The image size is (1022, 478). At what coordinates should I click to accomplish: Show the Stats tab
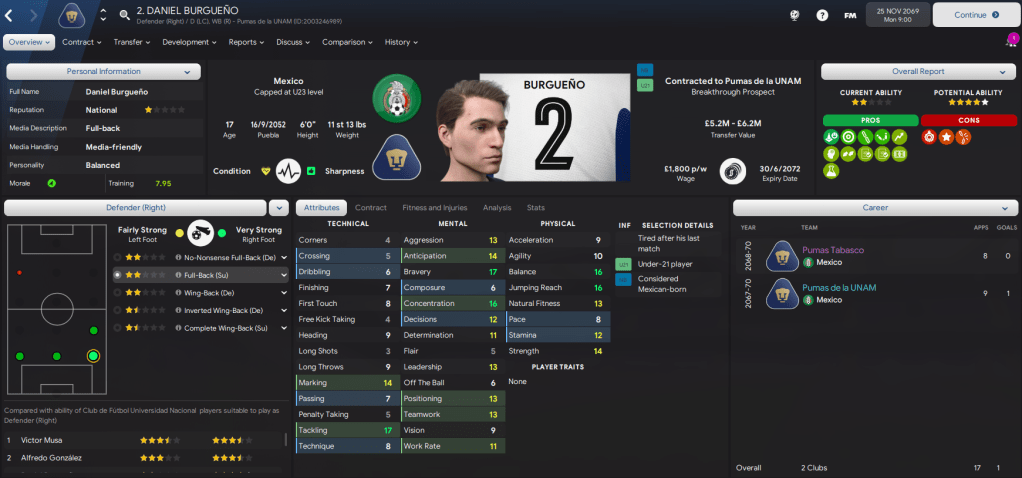[x=536, y=207]
